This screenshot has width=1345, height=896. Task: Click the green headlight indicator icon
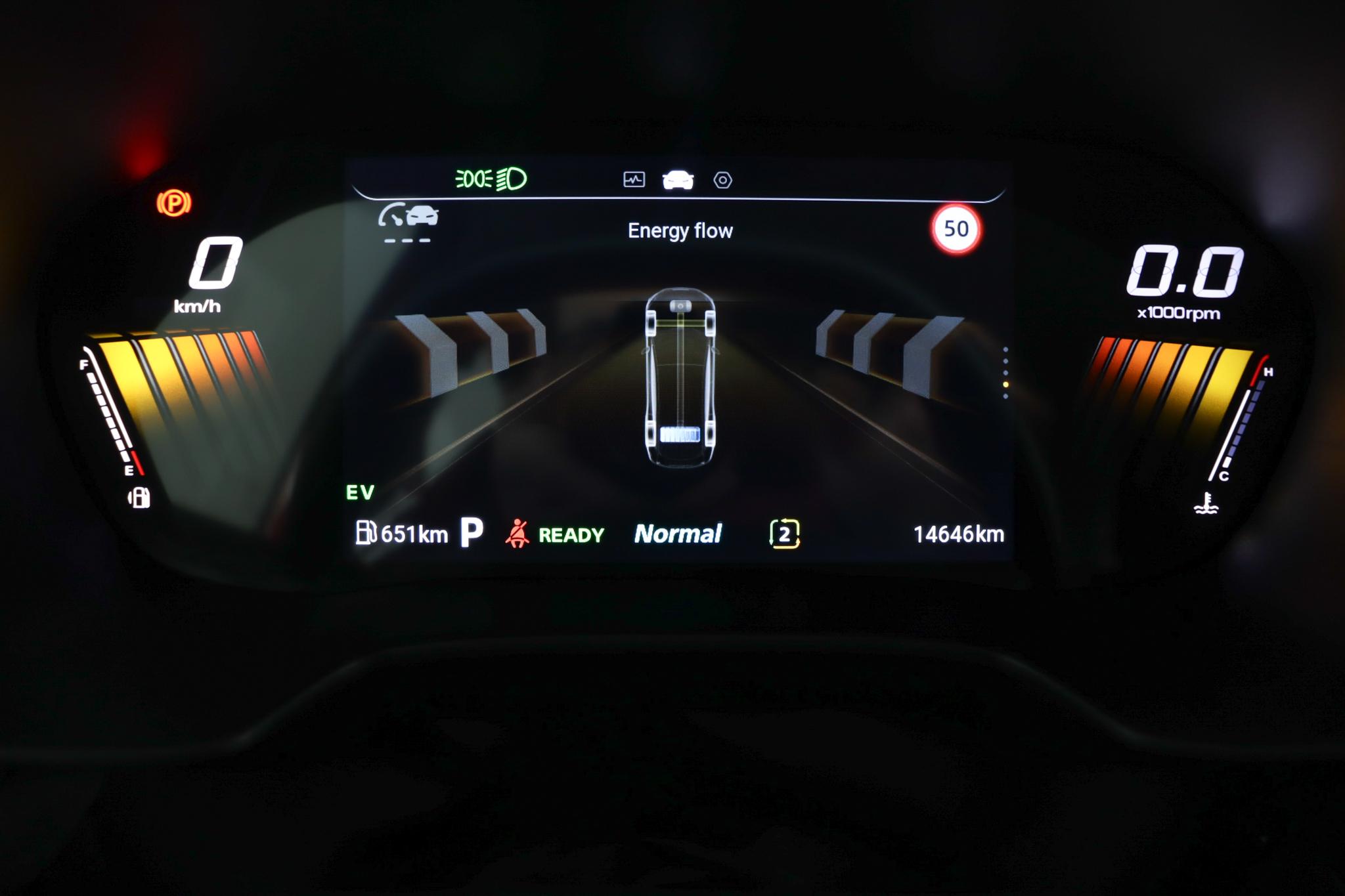(512, 179)
